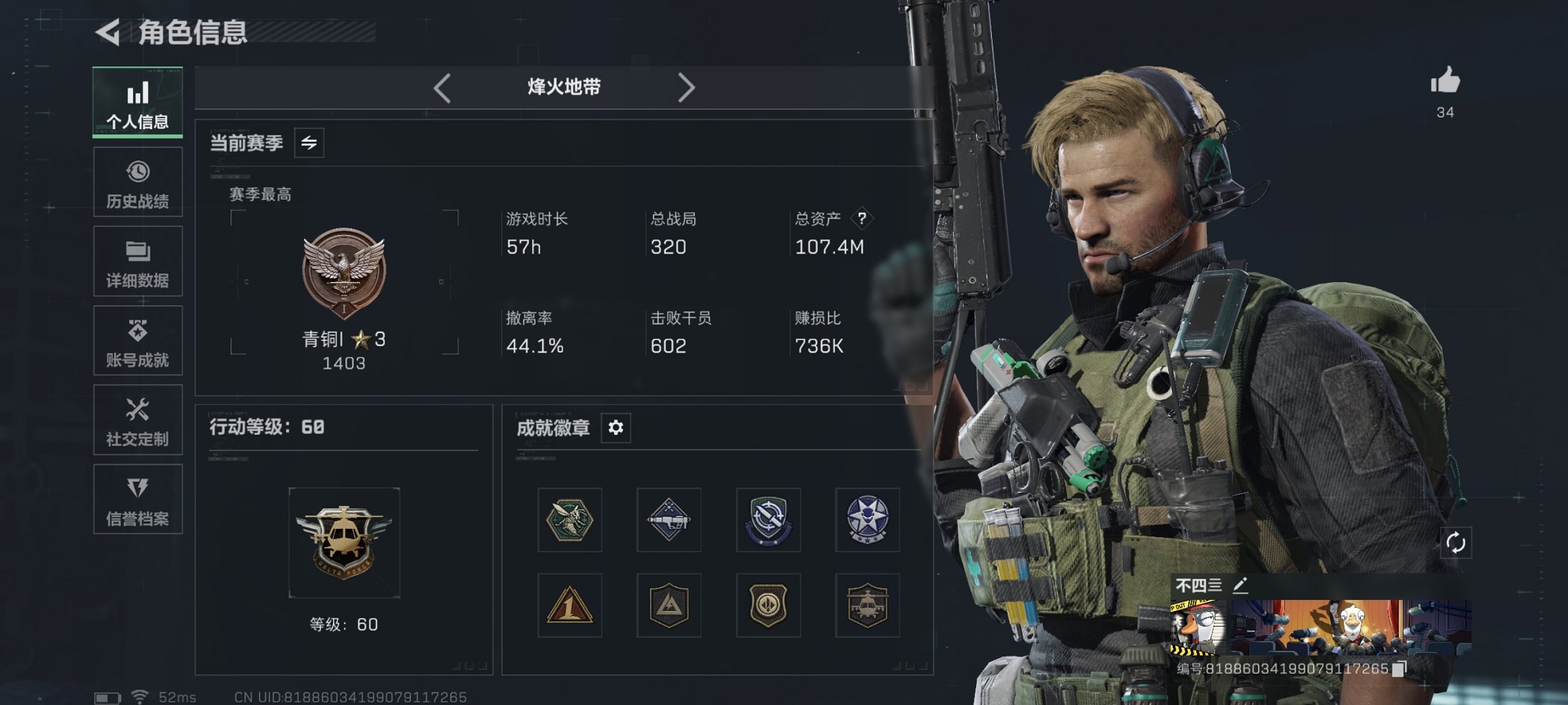This screenshot has height=705, width=1568.
Task: Check the 信誉档案 reputation file
Action: click(137, 500)
